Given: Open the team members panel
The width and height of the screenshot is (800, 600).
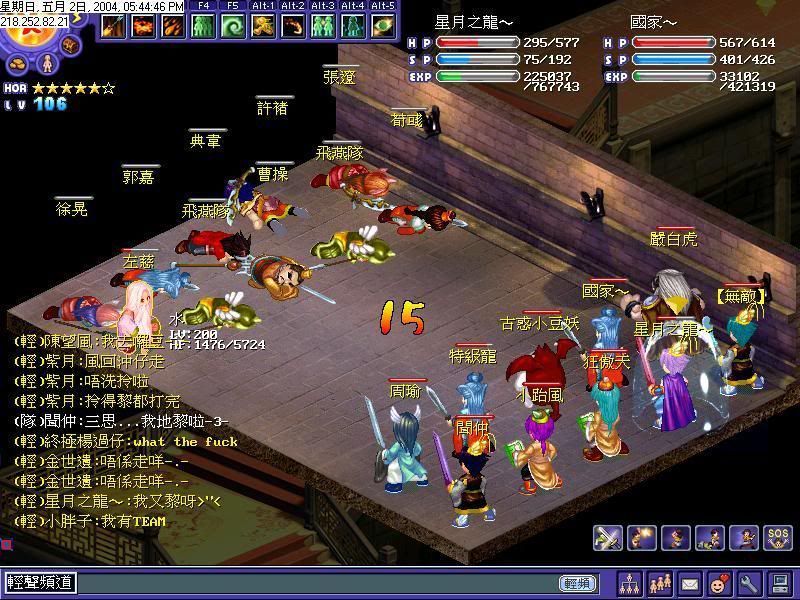Looking at the screenshot, I should (660, 582).
